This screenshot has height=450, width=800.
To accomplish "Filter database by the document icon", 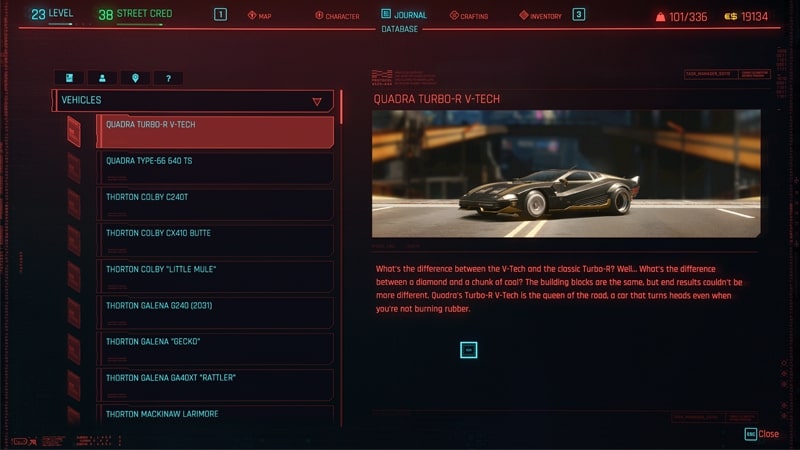I will click(69, 77).
